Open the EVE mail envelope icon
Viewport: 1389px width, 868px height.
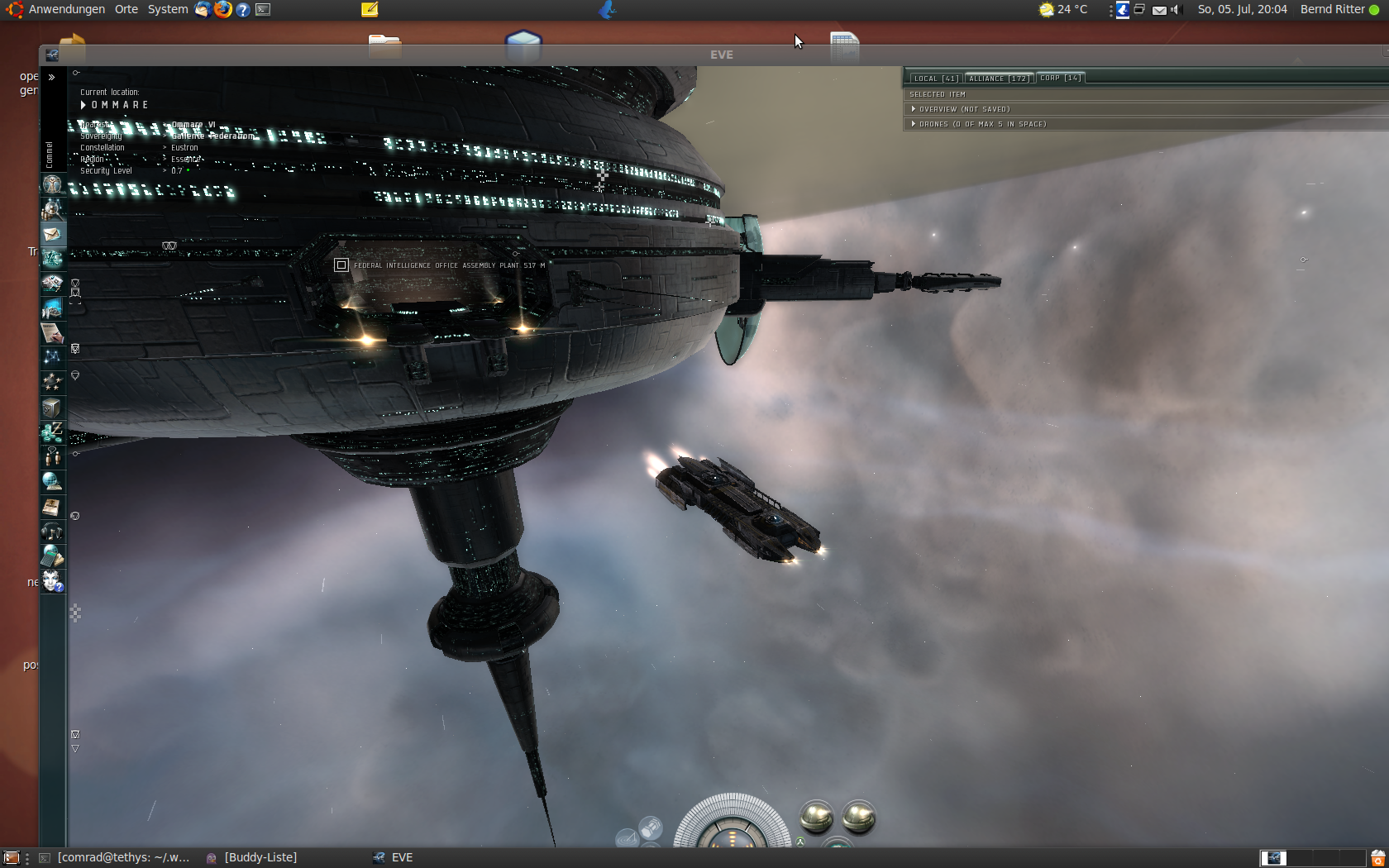[x=52, y=234]
